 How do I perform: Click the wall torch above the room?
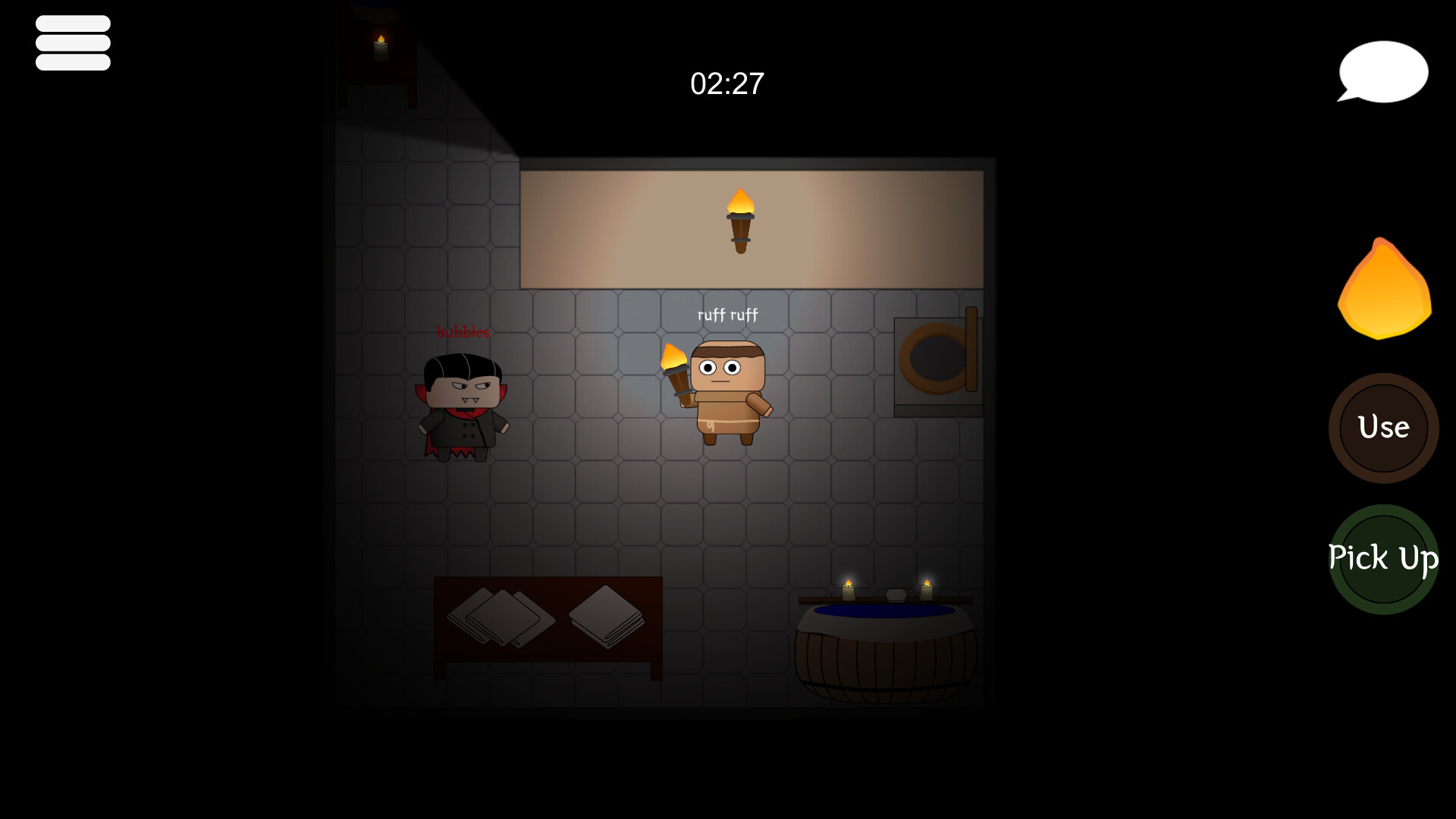click(739, 220)
